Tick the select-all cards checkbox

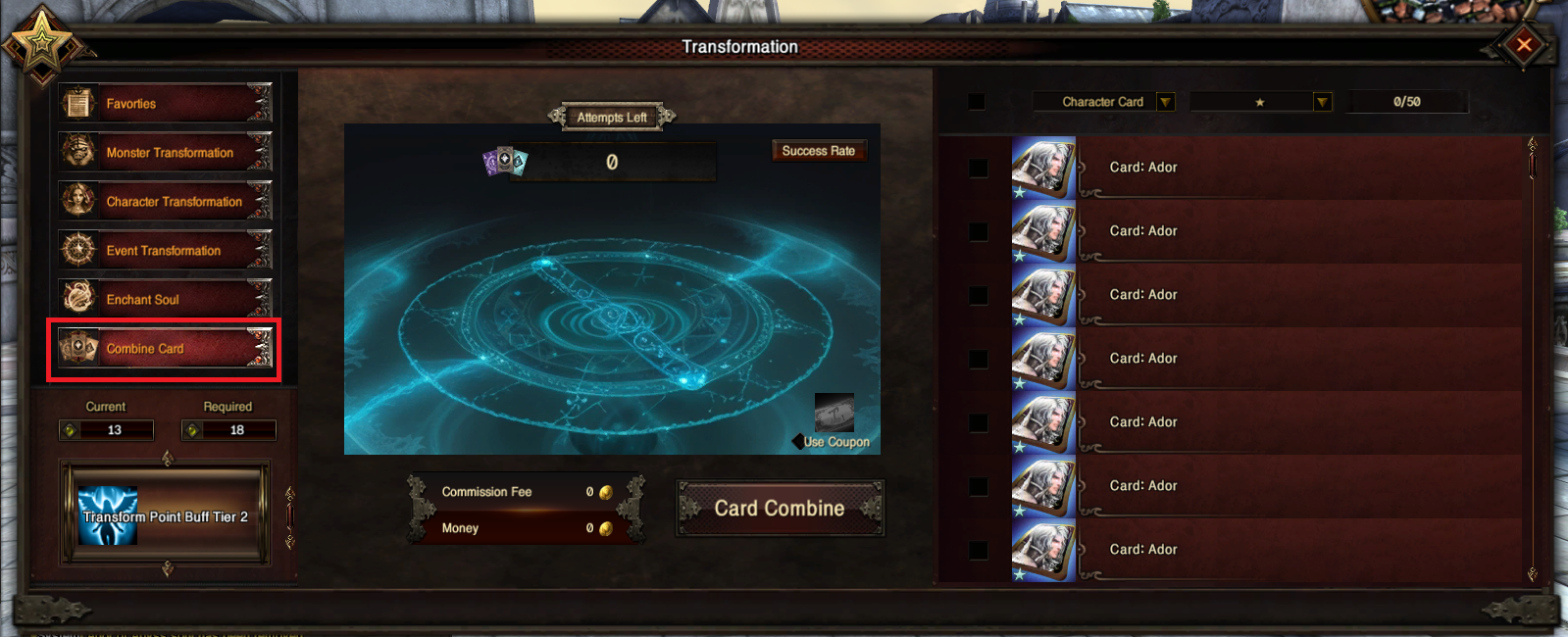click(x=977, y=102)
